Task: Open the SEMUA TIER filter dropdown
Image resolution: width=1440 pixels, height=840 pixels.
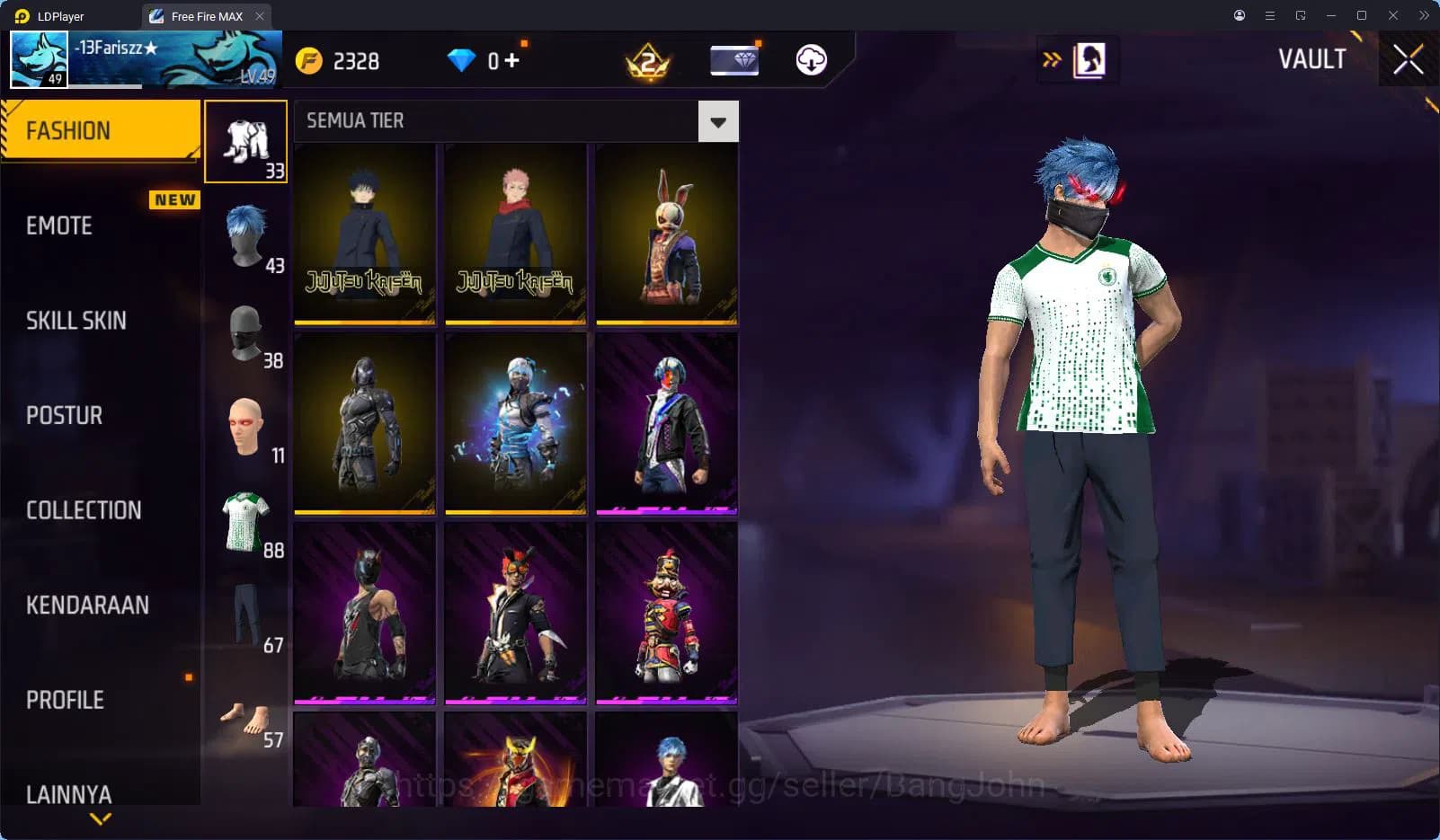Action: pos(716,121)
